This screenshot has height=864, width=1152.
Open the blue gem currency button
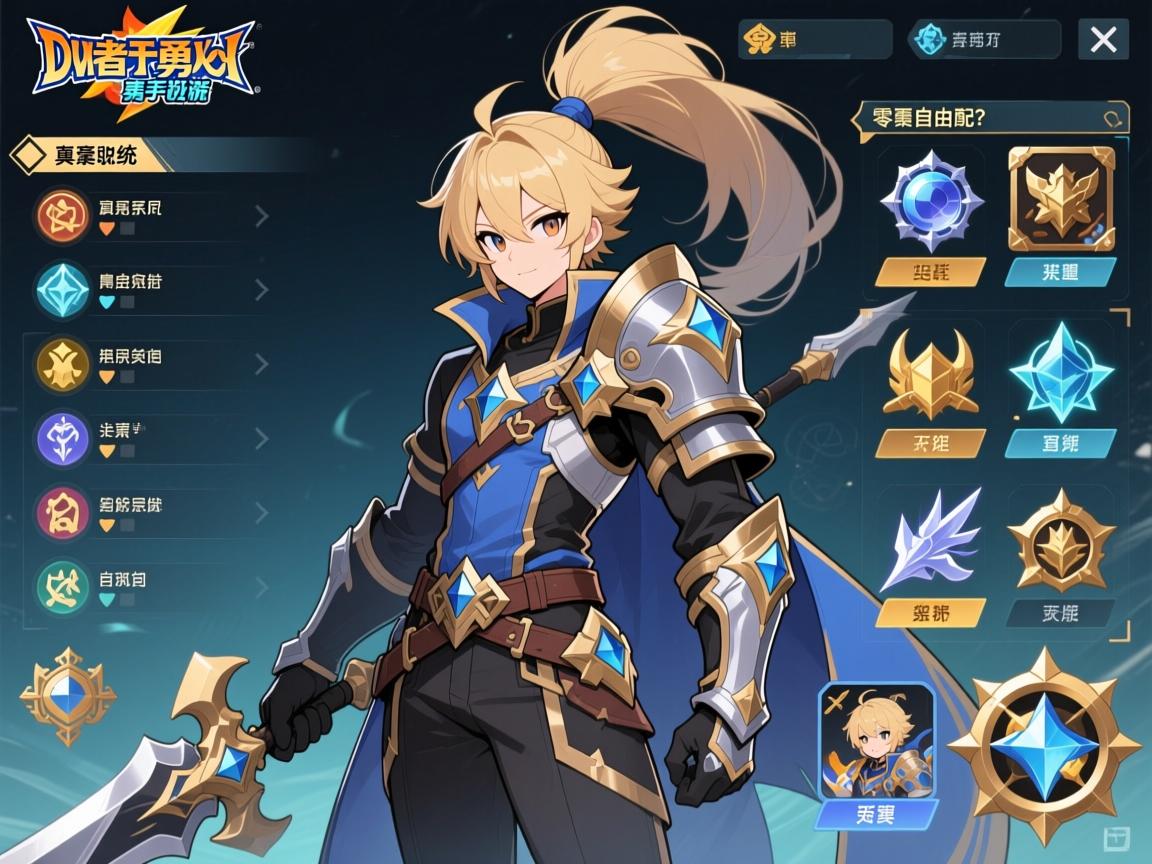(983, 40)
